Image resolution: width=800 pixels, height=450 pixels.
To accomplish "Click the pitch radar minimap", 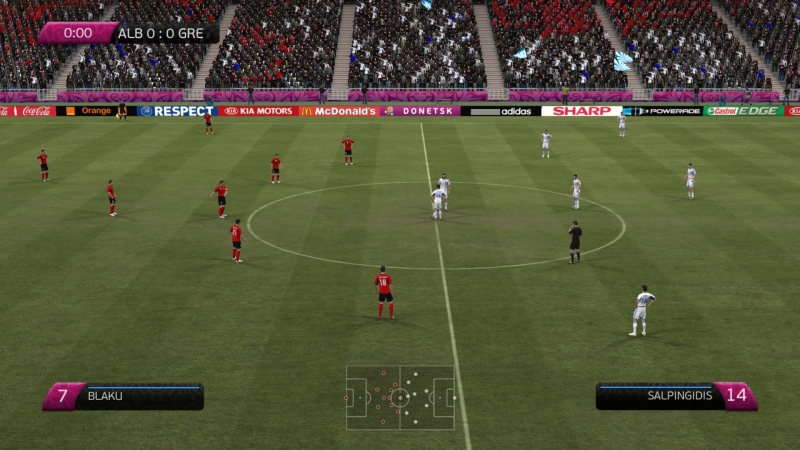I will click(400, 397).
